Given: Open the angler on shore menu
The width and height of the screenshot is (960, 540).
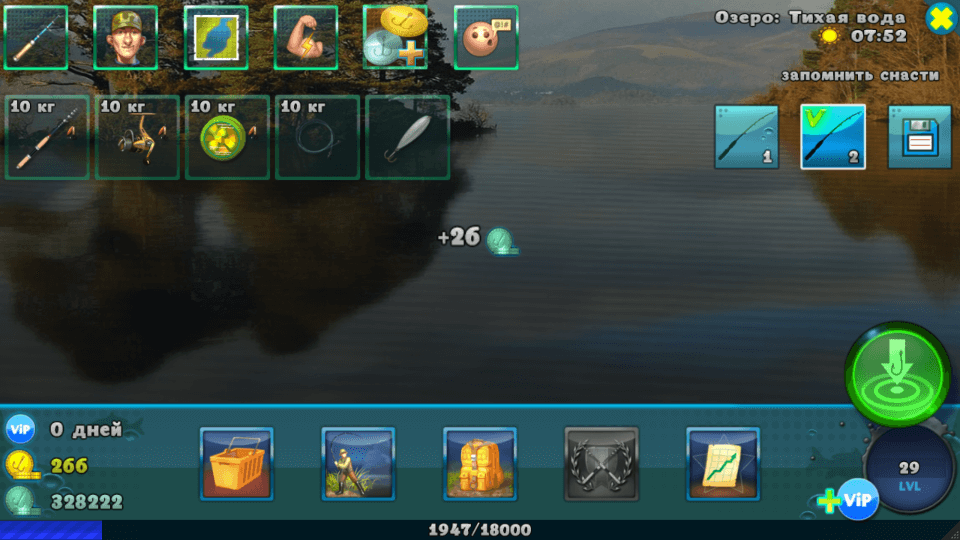Looking at the screenshot, I should click(x=358, y=463).
